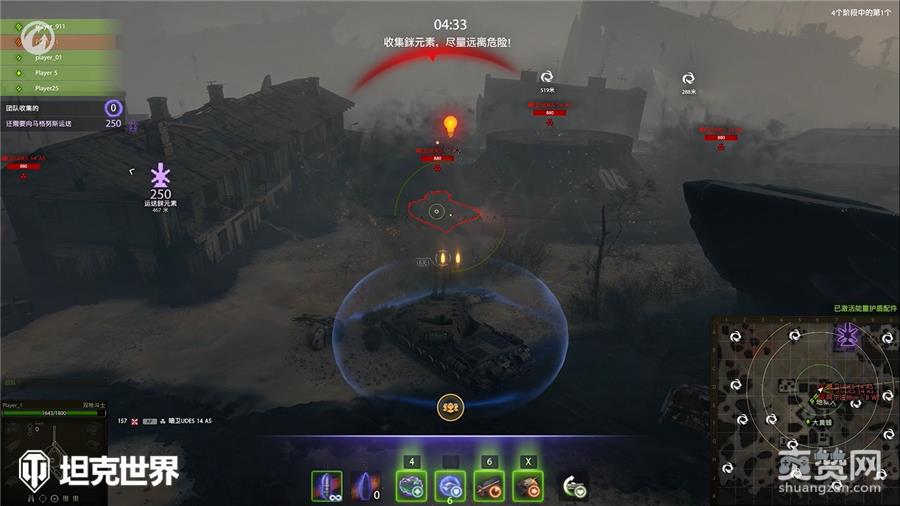The image size is (900, 506).
Task: Activate the repair consumable on key 4
Action: (x=411, y=486)
